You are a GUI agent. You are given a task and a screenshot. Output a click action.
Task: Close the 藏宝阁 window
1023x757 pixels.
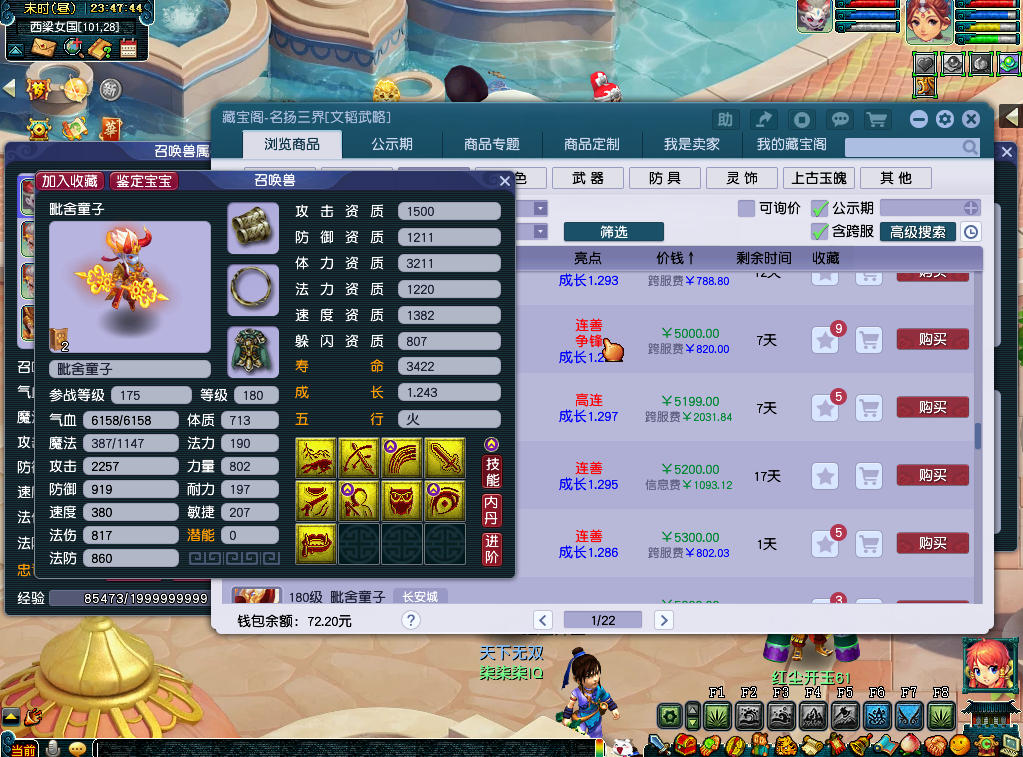click(x=970, y=119)
